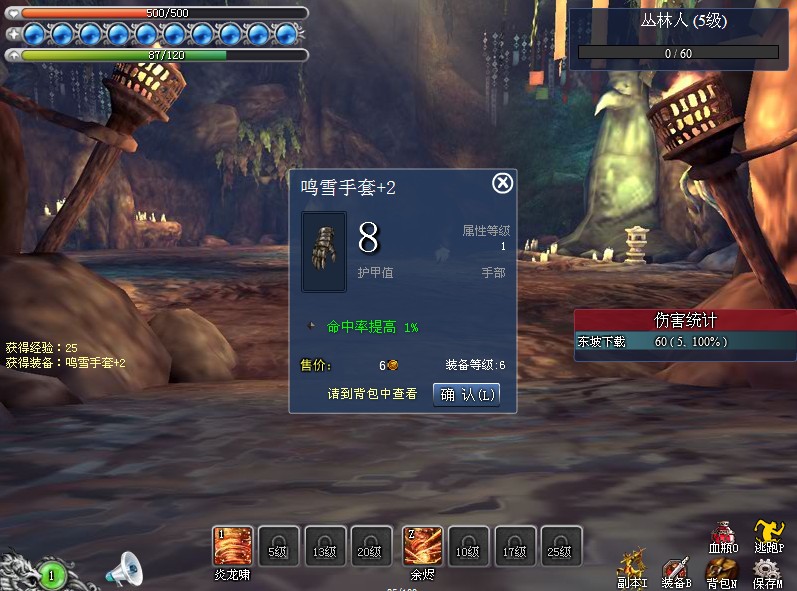Screen dimensions: 797x591
Task: Click the locked 17级 skill slot
Action: pos(516,546)
